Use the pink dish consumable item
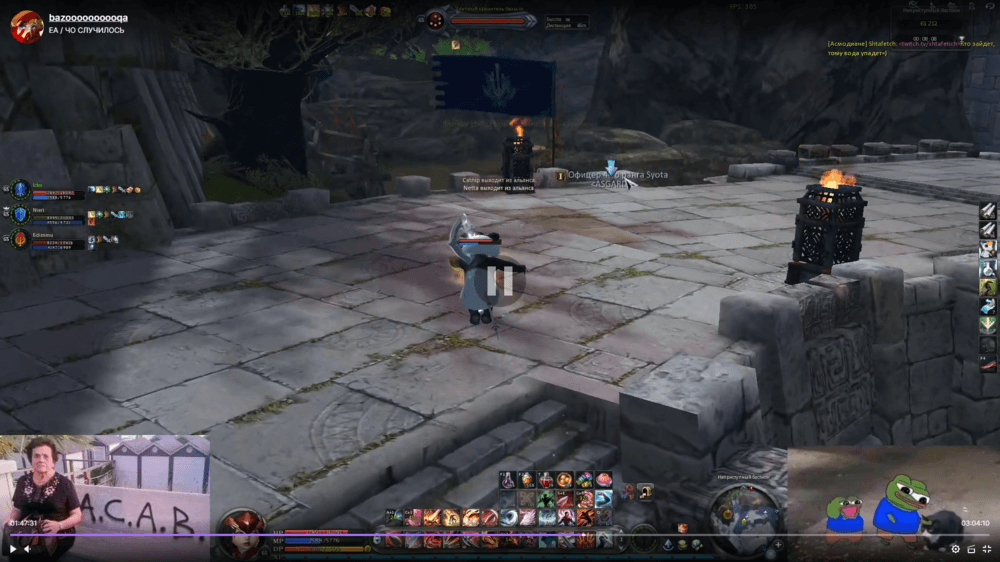1000x562 pixels. click(x=603, y=480)
